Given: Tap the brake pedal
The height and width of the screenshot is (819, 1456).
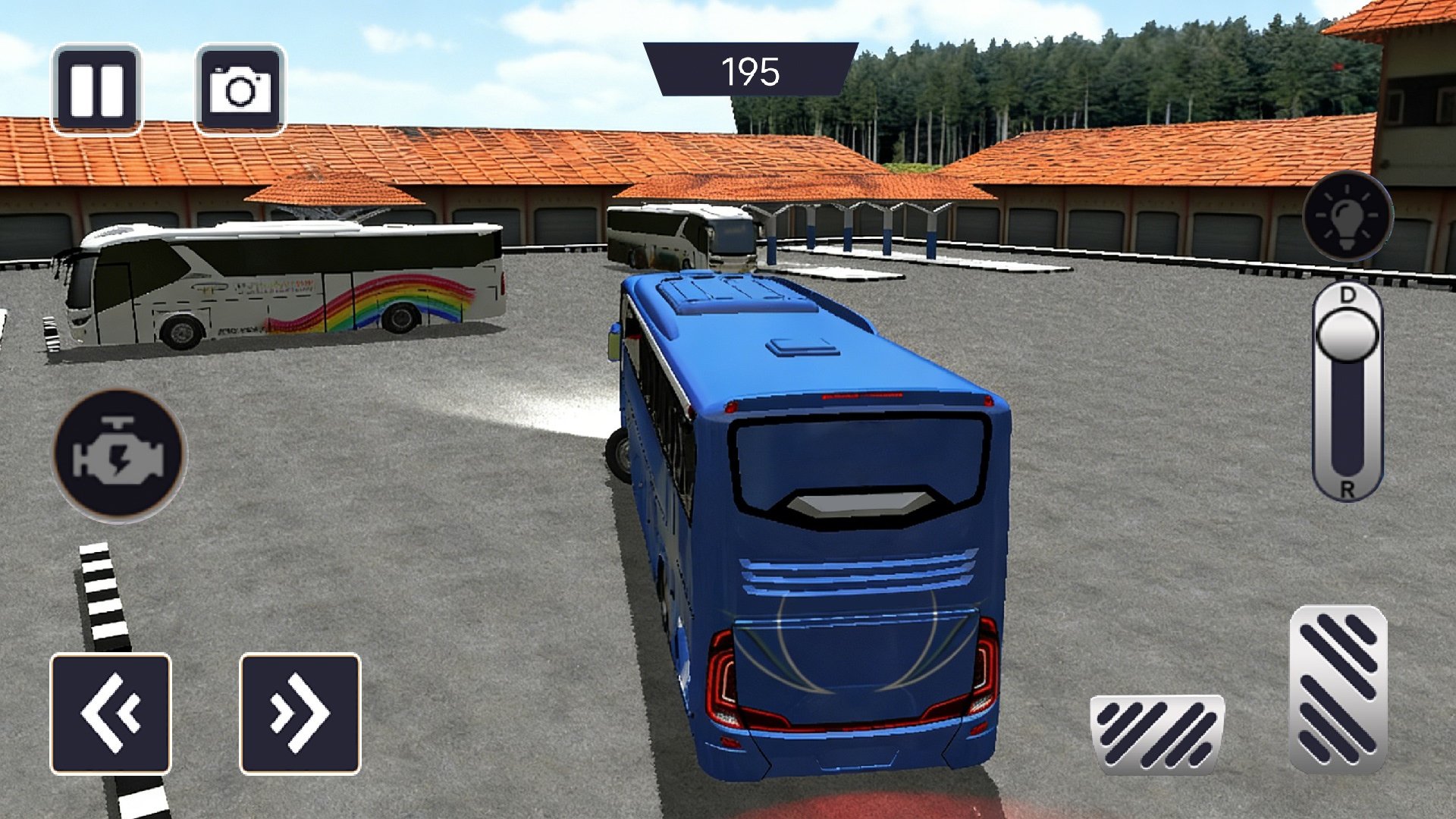Looking at the screenshot, I should (1156, 733).
